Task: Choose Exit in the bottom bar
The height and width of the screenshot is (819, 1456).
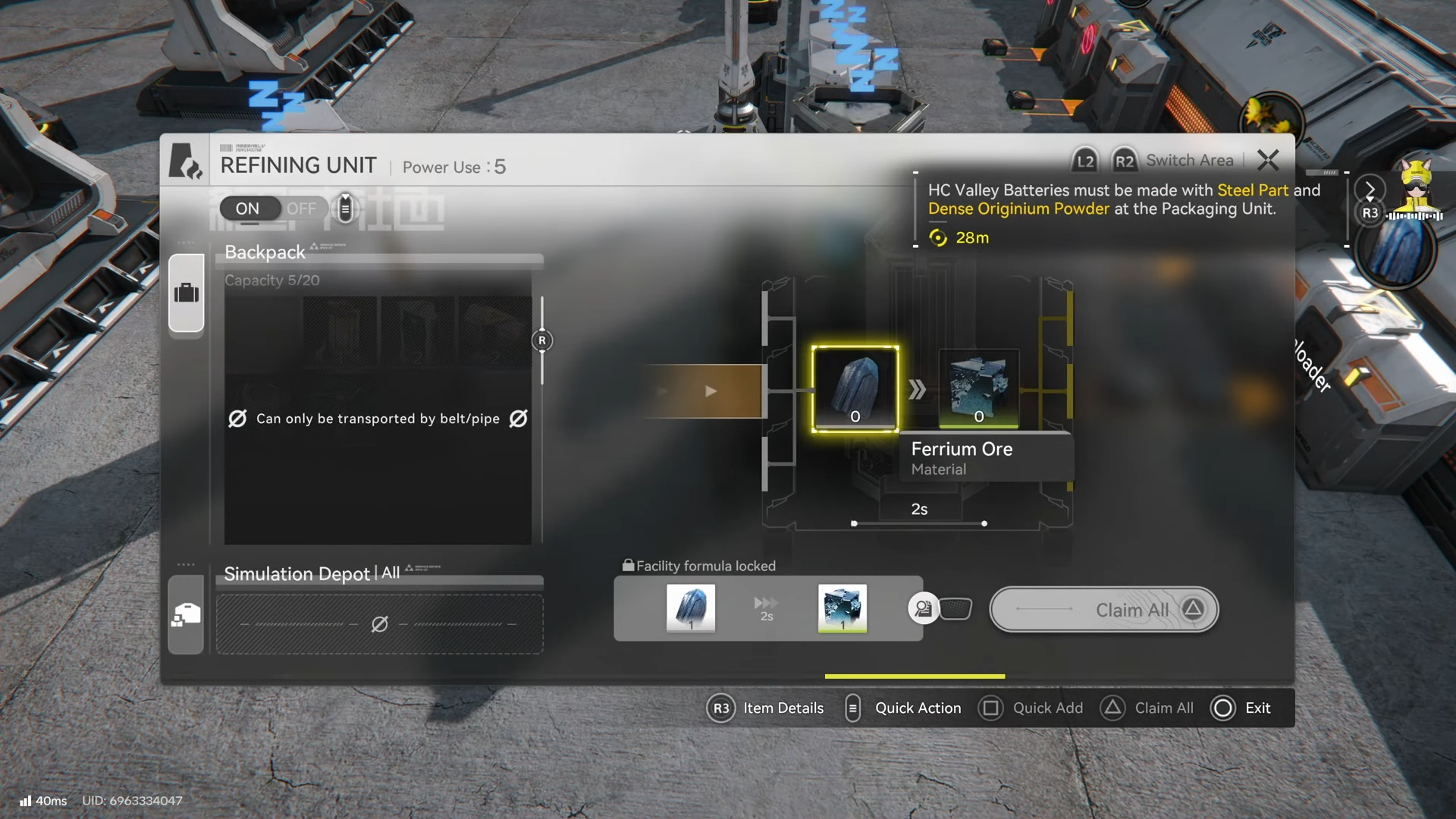Action: coord(1257,708)
